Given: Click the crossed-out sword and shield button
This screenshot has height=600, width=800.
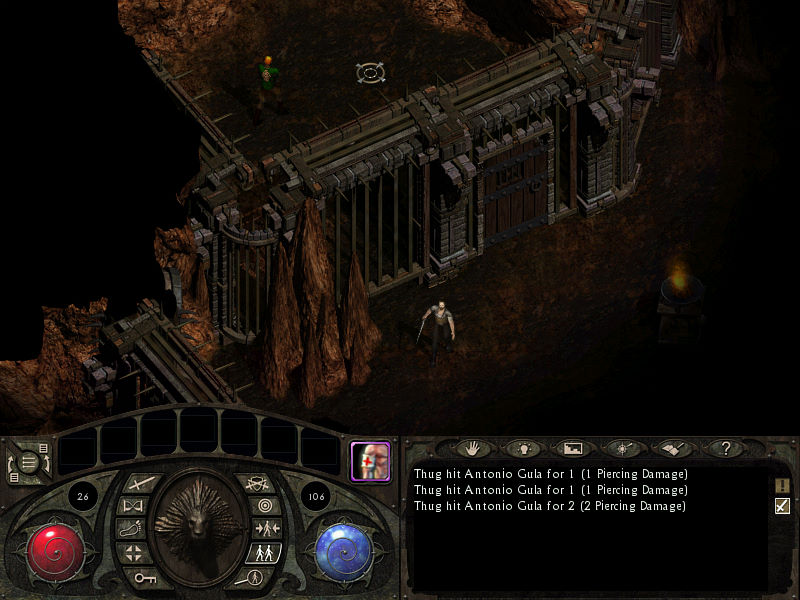Looking at the screenshot, I should (x=256, y=484).
